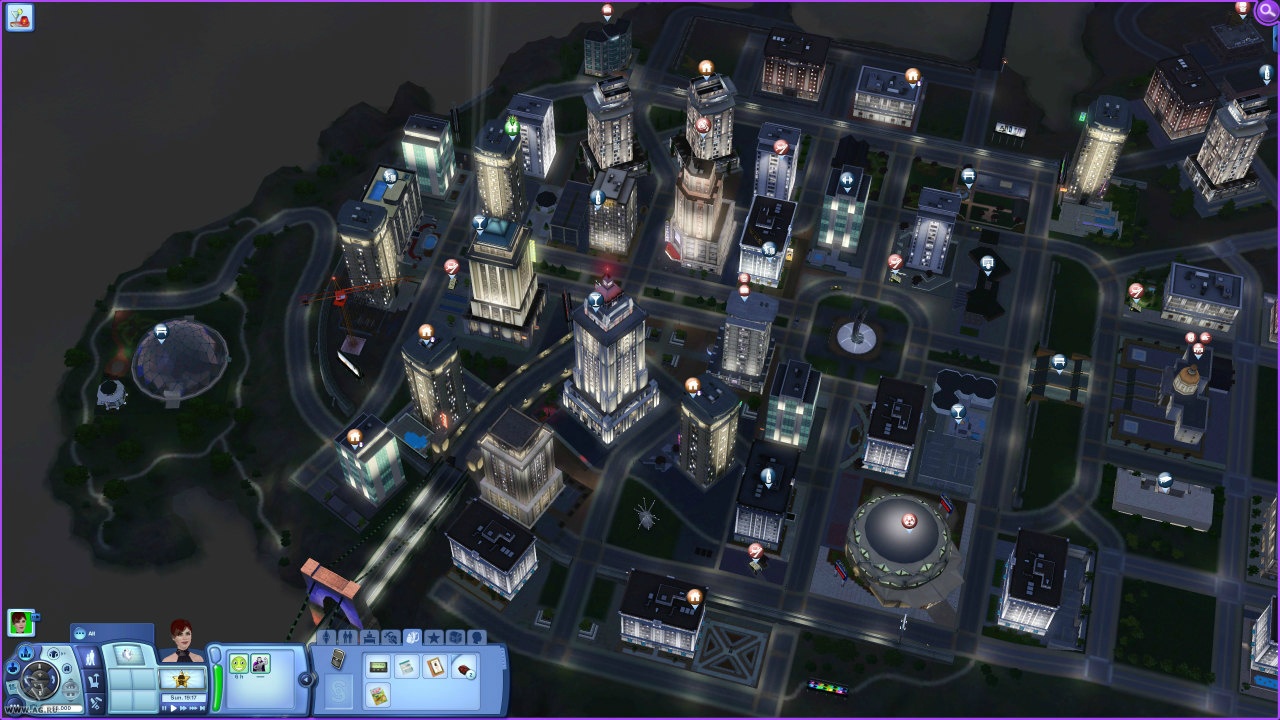Switch to the star Lifetime Rewards tab

point(434,638)
